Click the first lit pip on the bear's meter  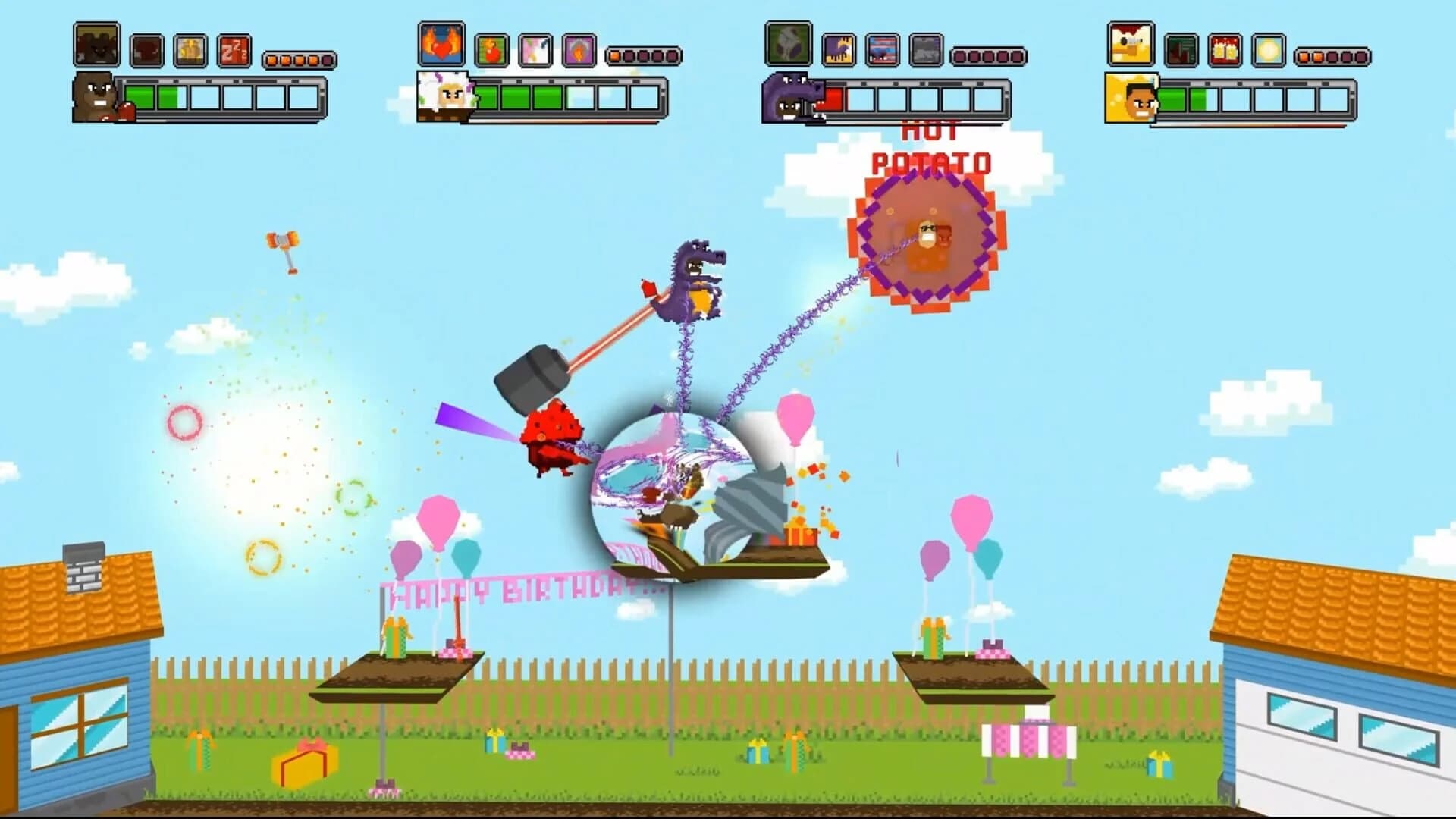click(x=271, y=58)
